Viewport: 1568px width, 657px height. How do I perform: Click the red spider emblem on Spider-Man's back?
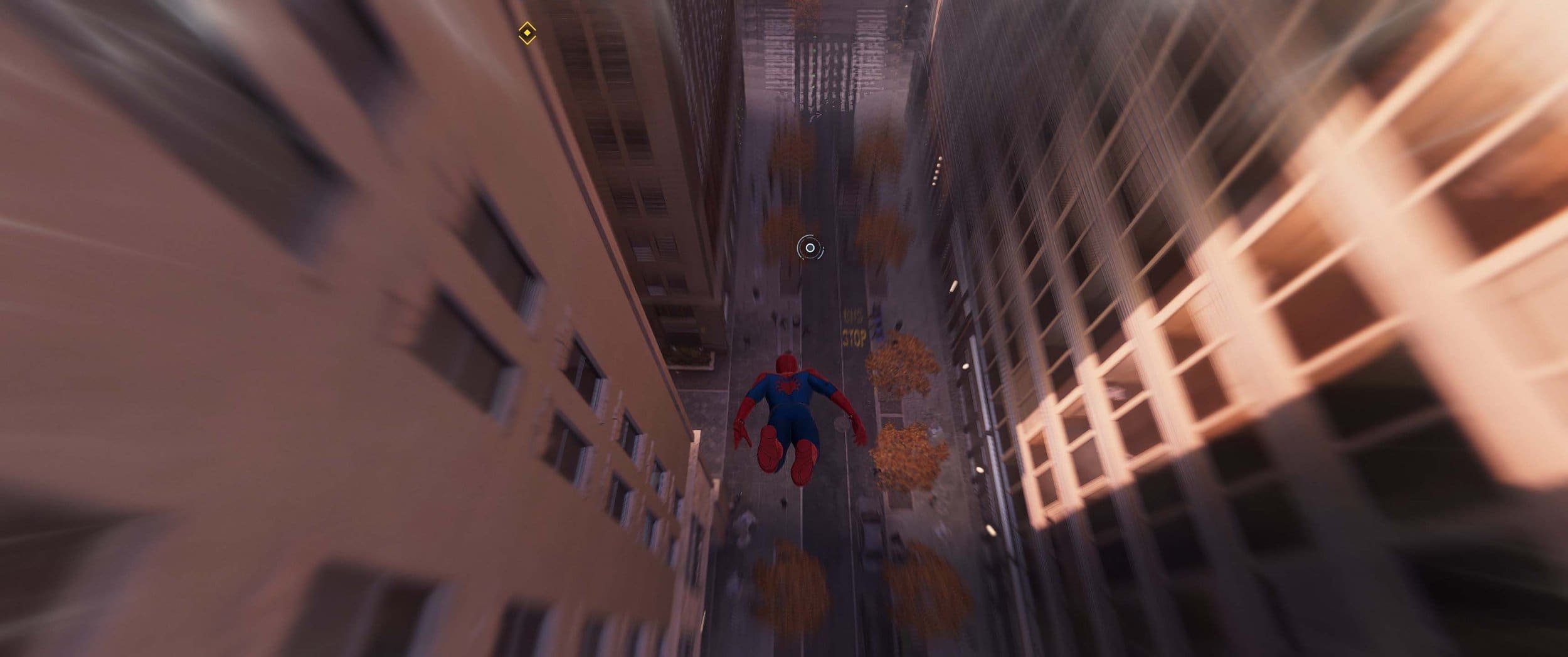788,386
